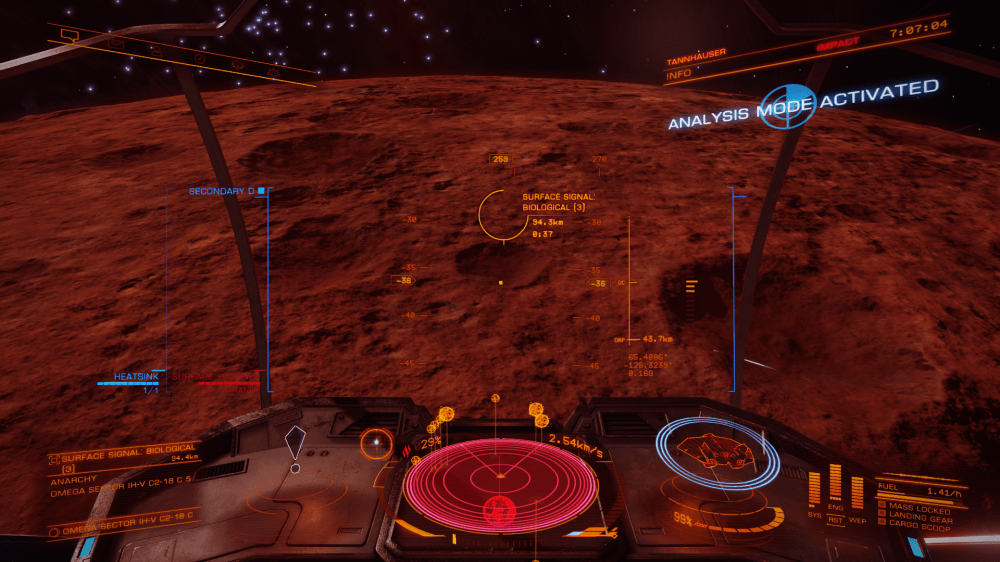Click the nav compass circle
The width and height of the screenshot is (1000, 562).
pyautogui.click(x=376, y=444)
